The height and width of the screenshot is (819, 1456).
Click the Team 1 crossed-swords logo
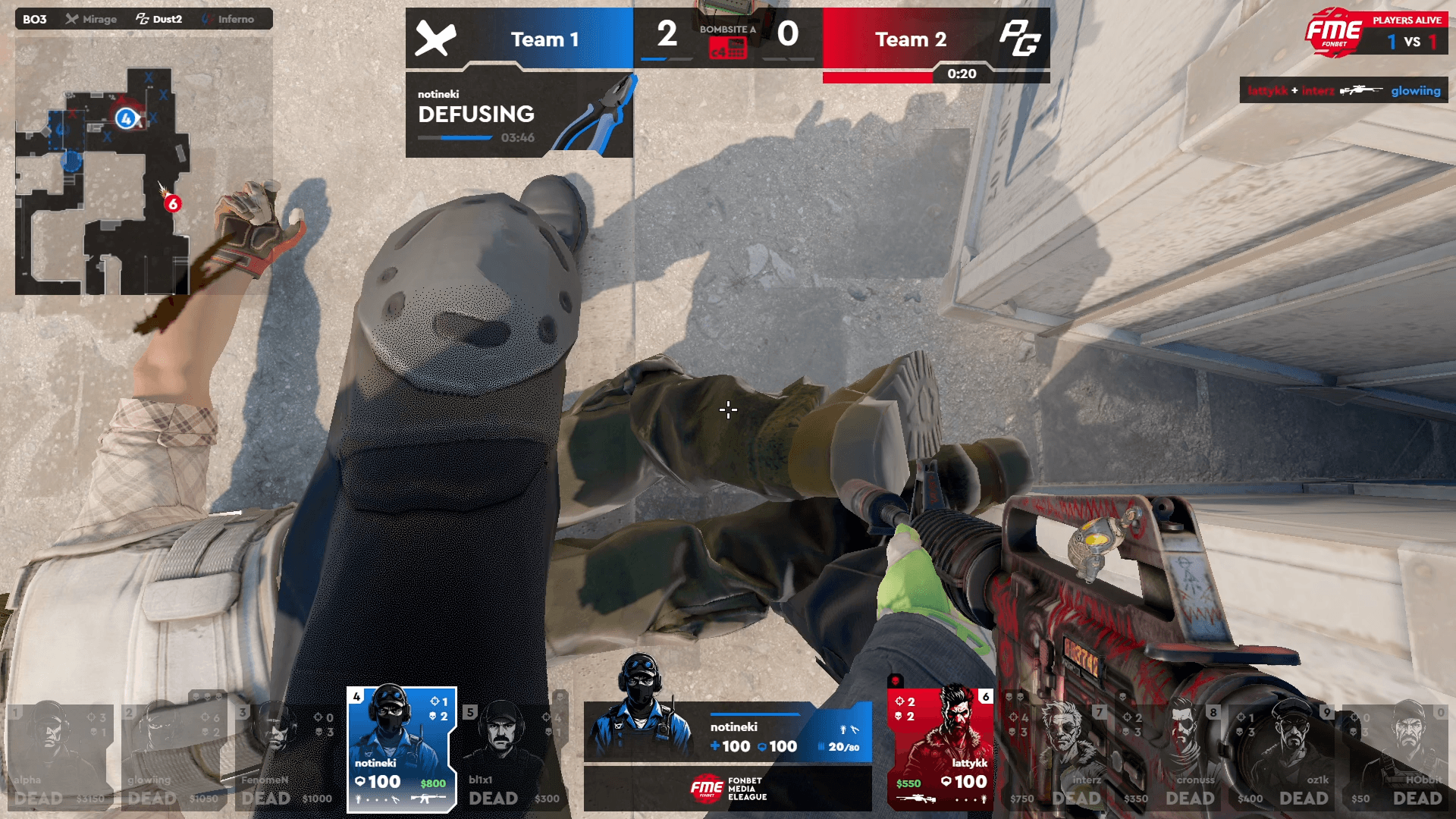pos(435,39)
